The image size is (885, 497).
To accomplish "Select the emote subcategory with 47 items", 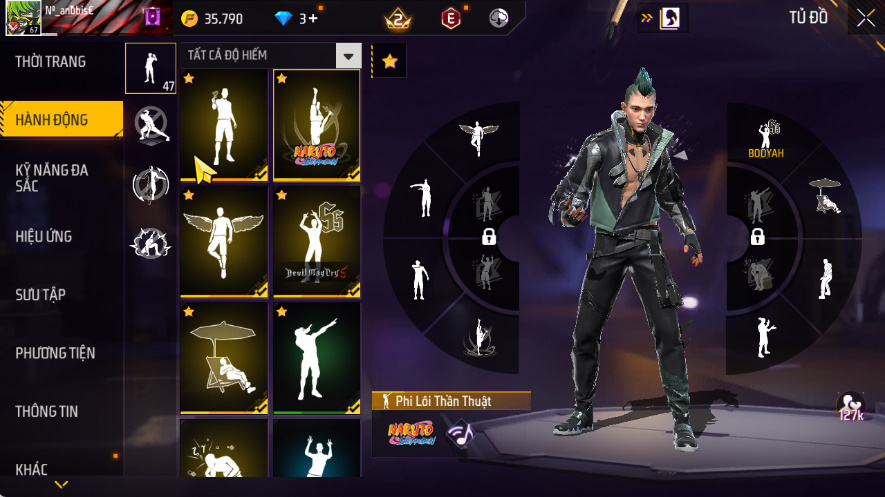I will tap(152, 68).
